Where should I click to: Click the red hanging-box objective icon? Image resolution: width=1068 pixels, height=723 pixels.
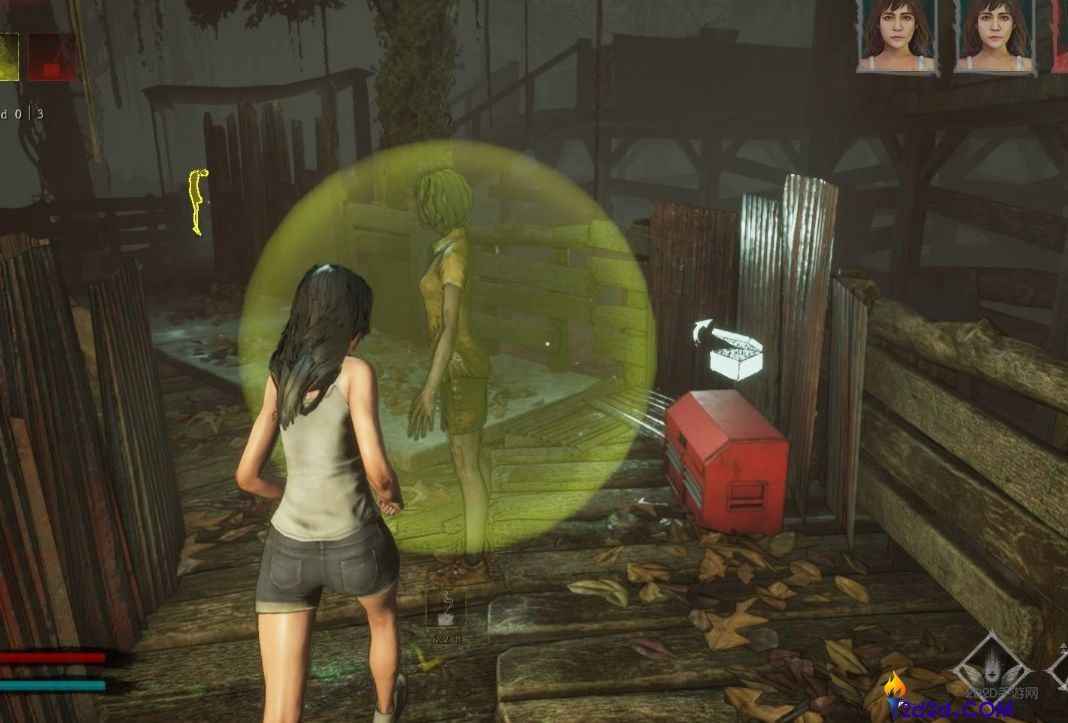click(x=51, y=56)
